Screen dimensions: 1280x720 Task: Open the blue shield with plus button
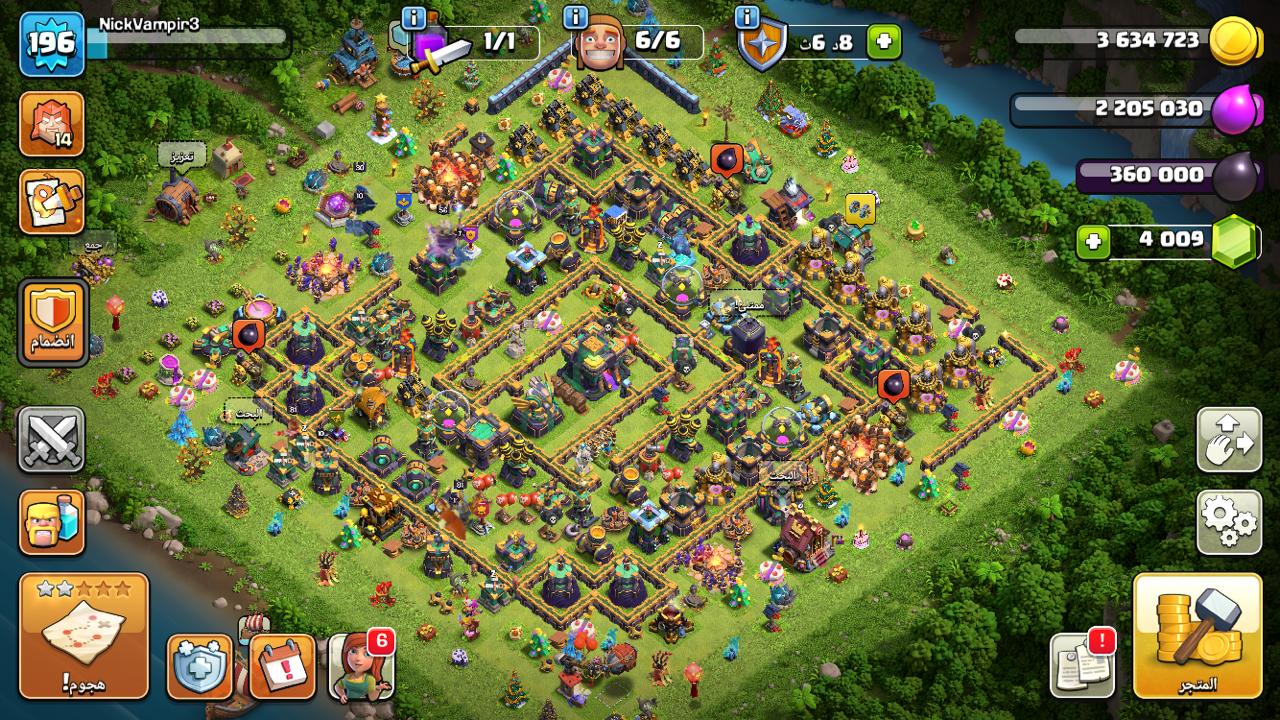pos(199,666)
